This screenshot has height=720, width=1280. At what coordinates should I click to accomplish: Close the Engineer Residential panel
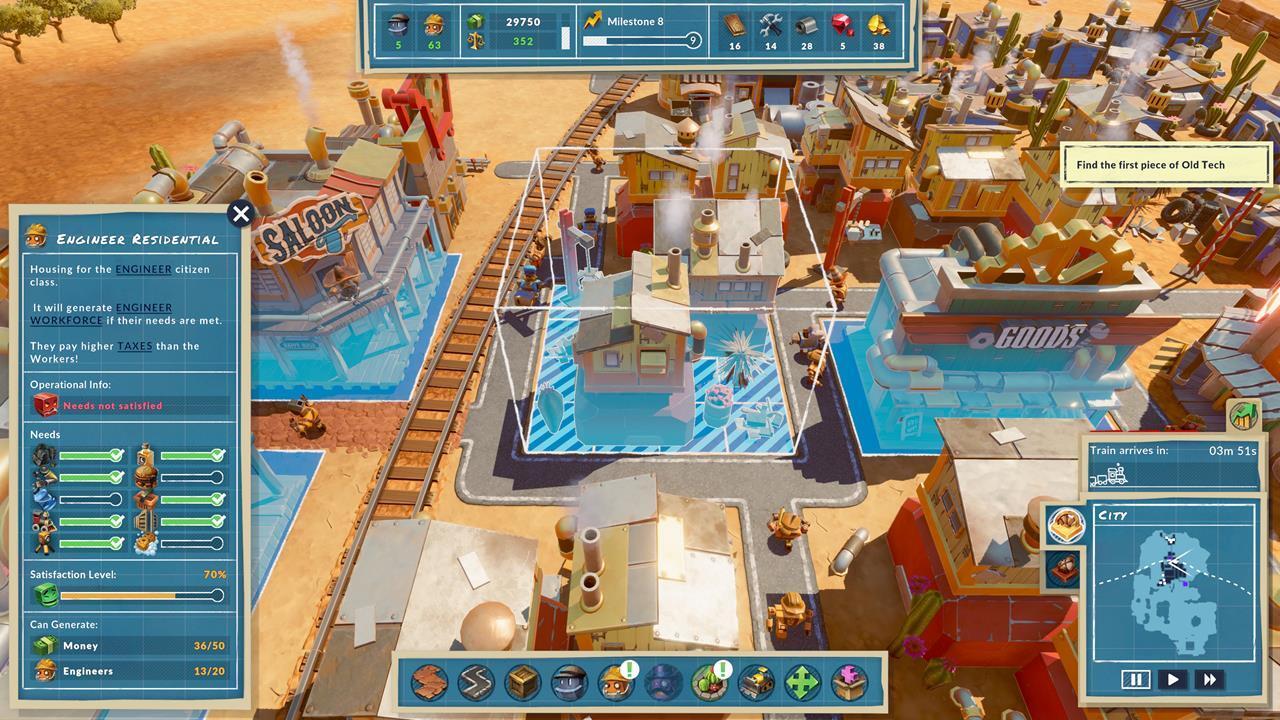(x=240, y=214)
